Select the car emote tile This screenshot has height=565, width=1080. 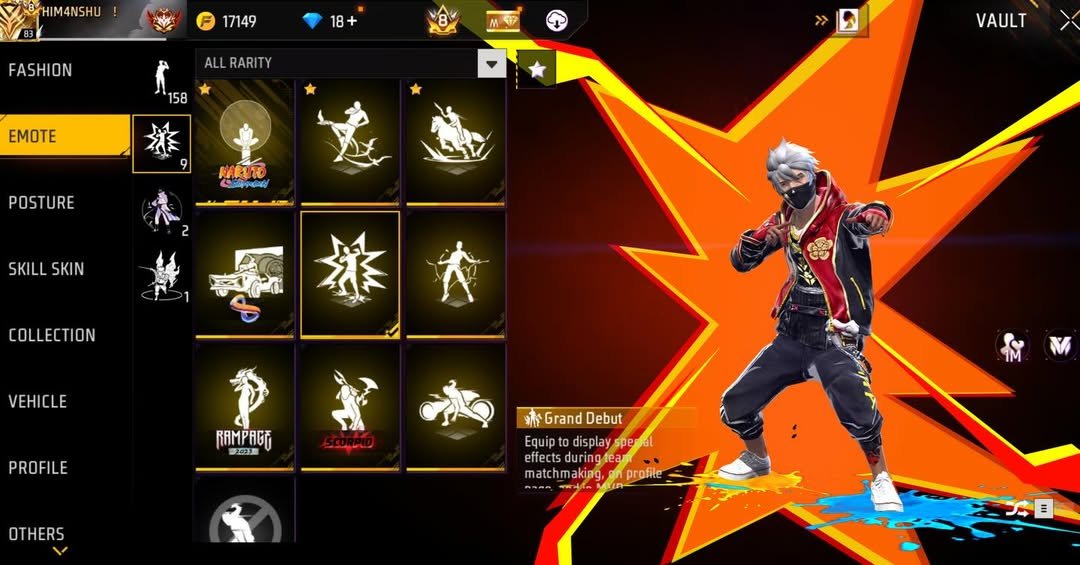pos(244,274)
